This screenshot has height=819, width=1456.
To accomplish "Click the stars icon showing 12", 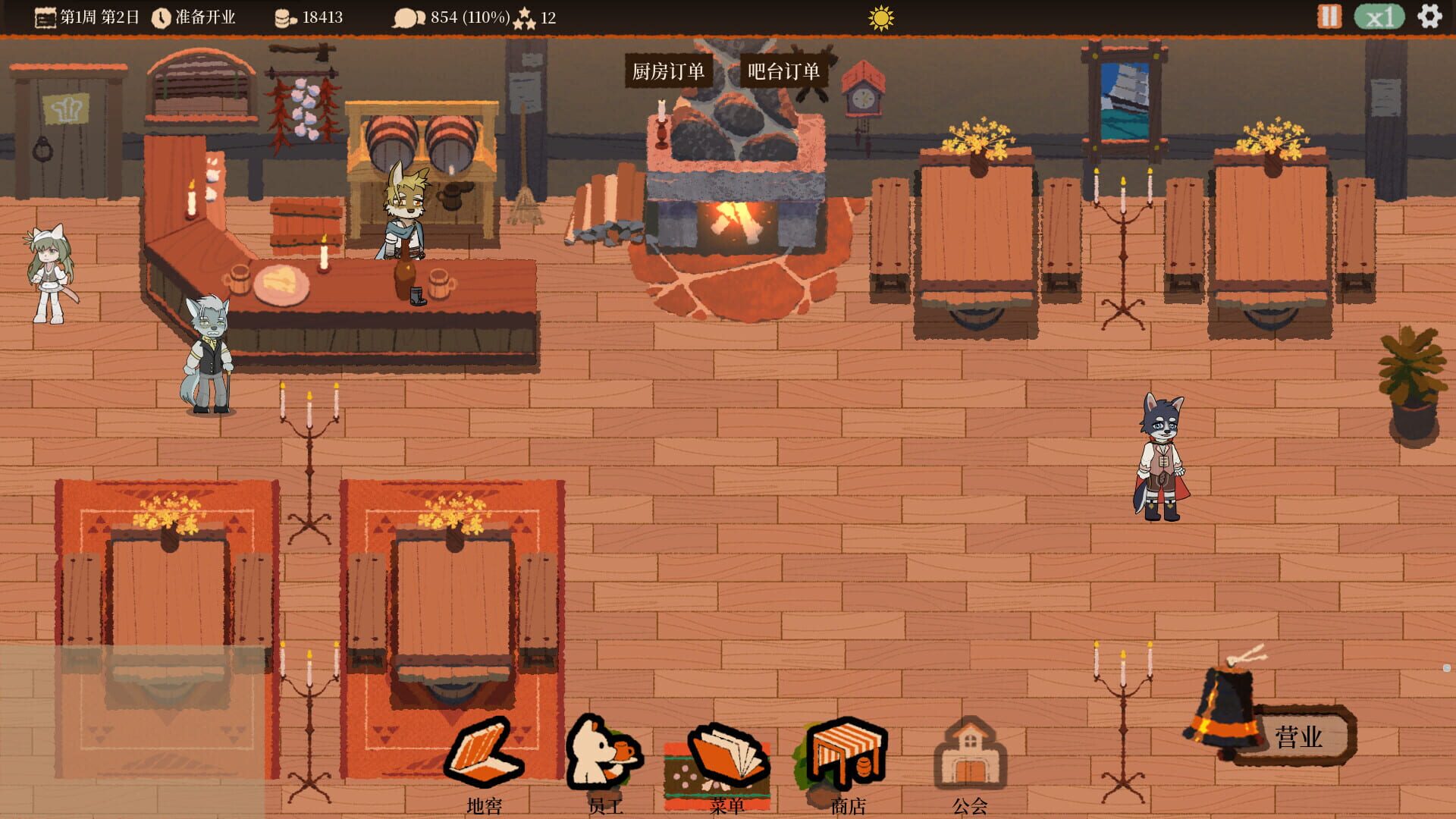I will (525, 16).
